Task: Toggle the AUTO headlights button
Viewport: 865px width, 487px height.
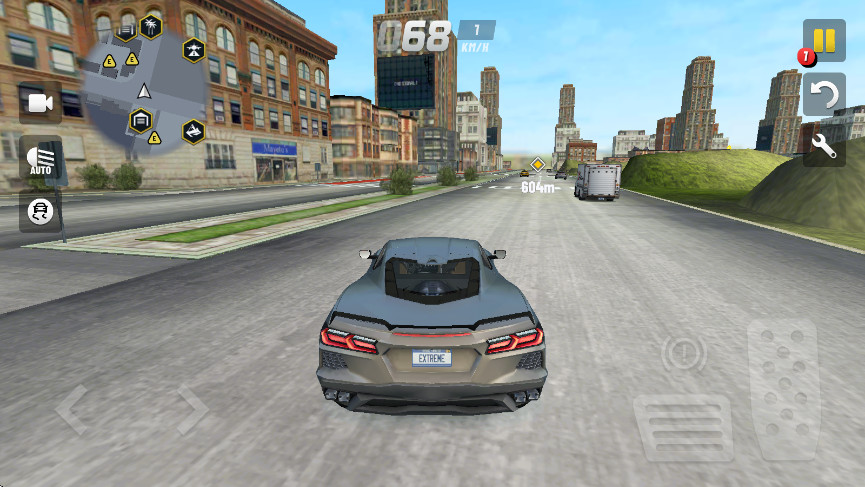Action: (x=40, y=160)
